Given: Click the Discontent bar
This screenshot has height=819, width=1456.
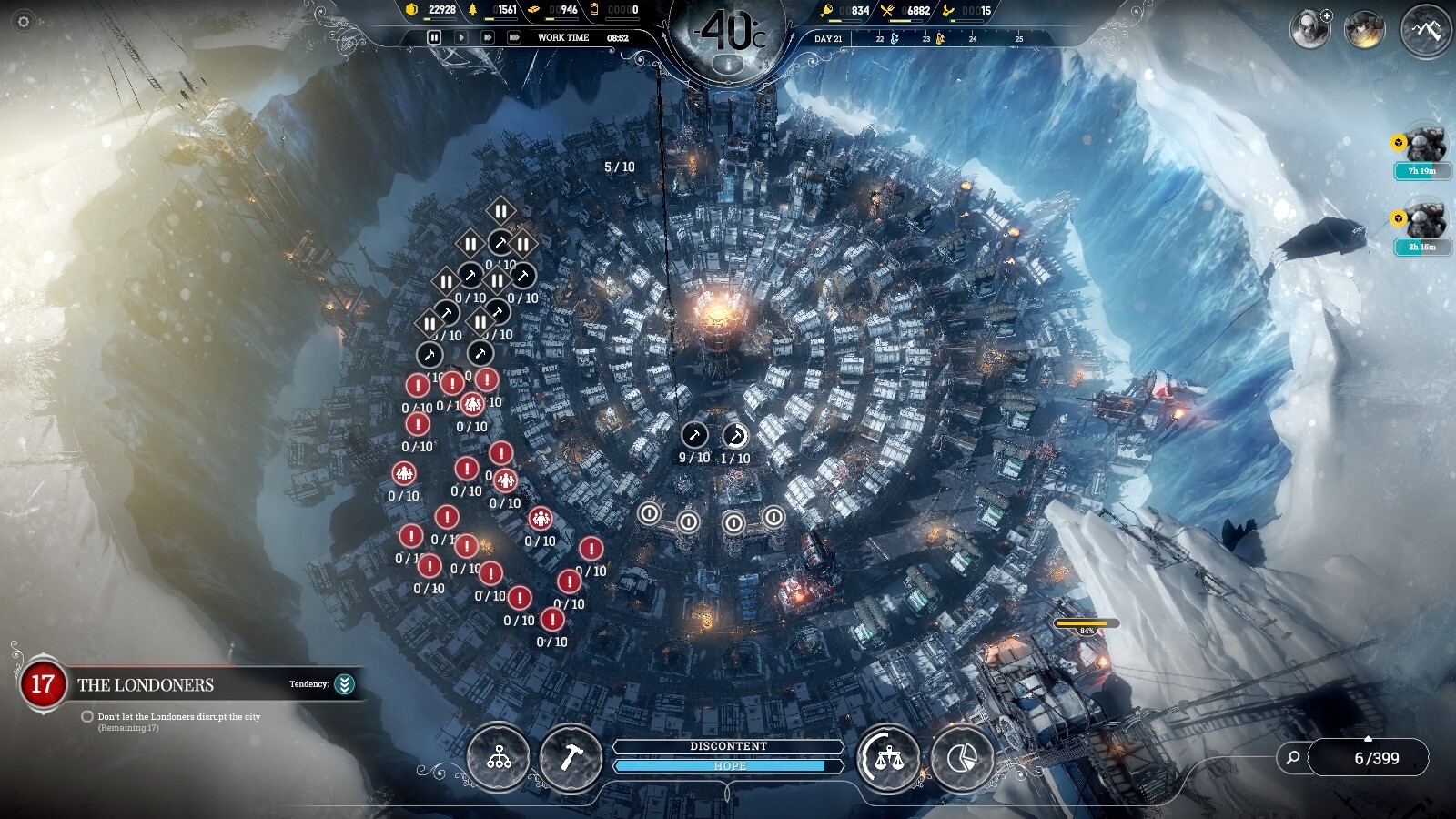Looking at the screenshot, I should [x=728, y=746].
